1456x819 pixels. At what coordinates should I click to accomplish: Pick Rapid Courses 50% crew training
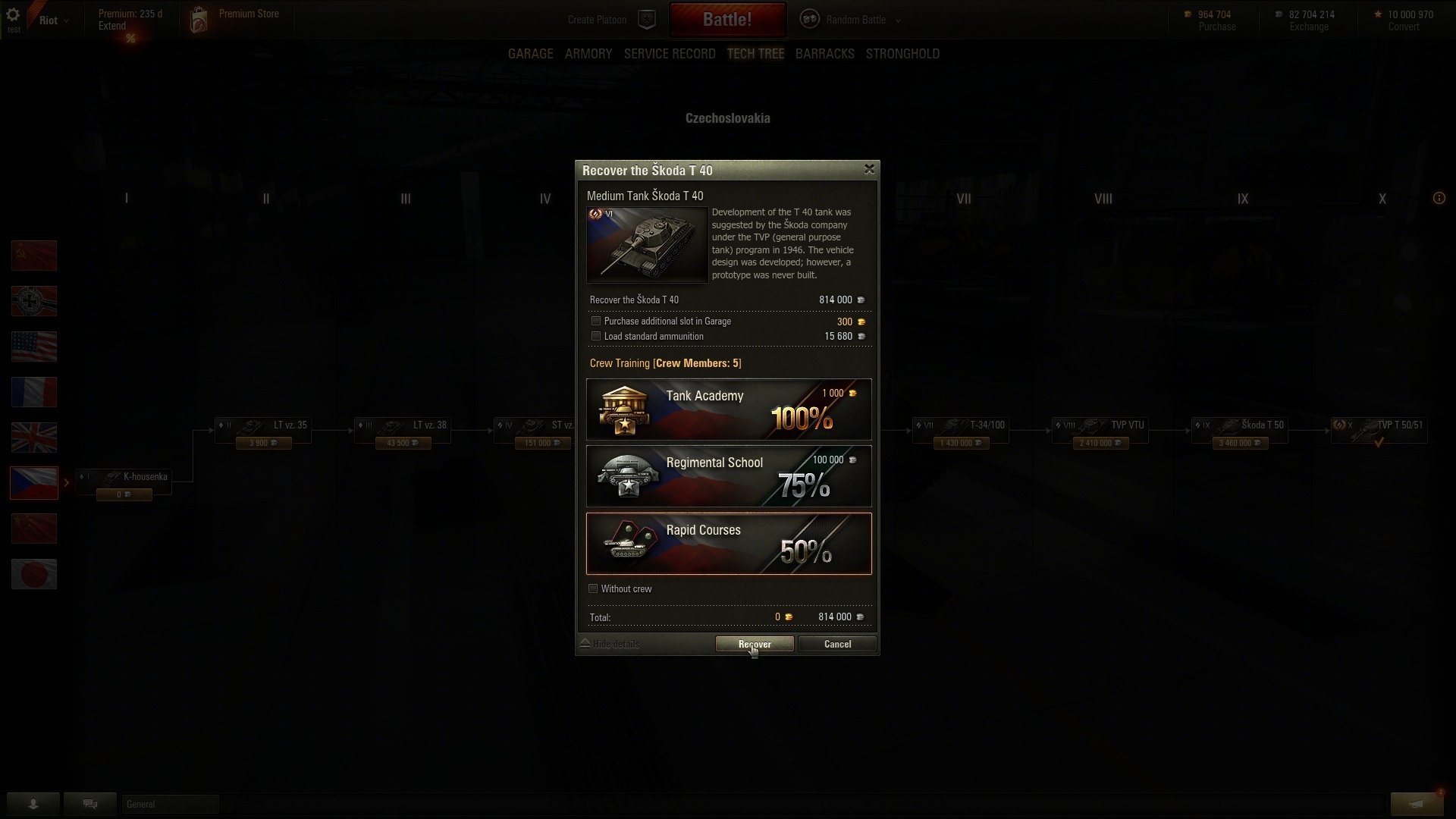pos(729,544)
